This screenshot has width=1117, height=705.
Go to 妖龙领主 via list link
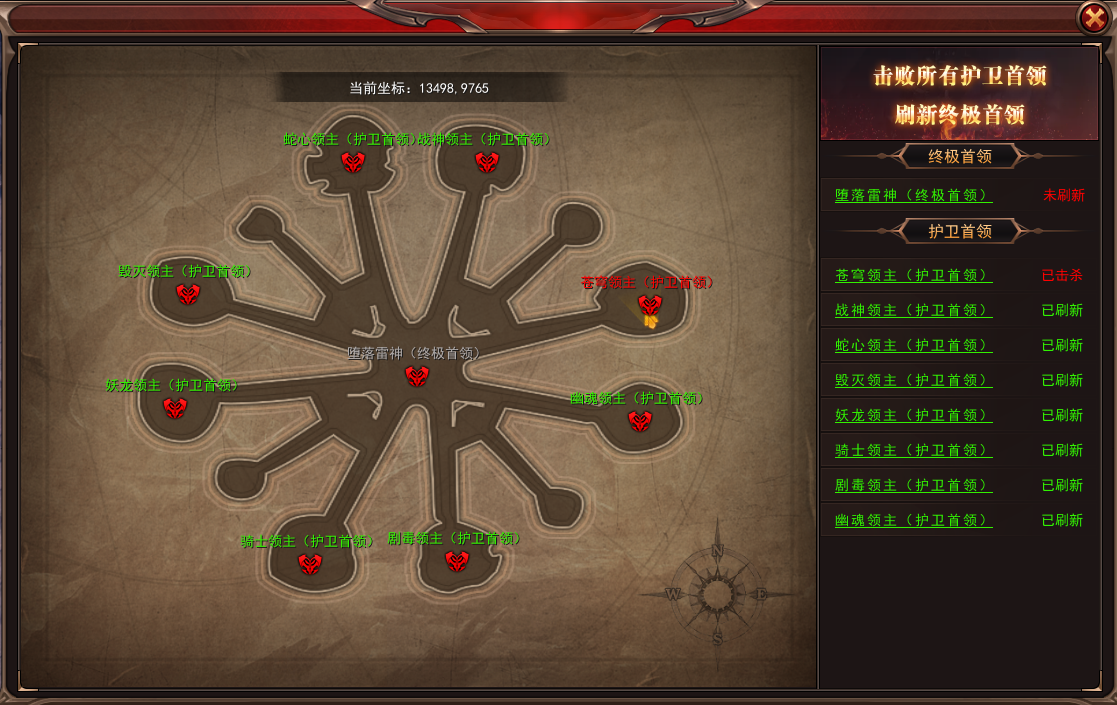coord(913,416)
